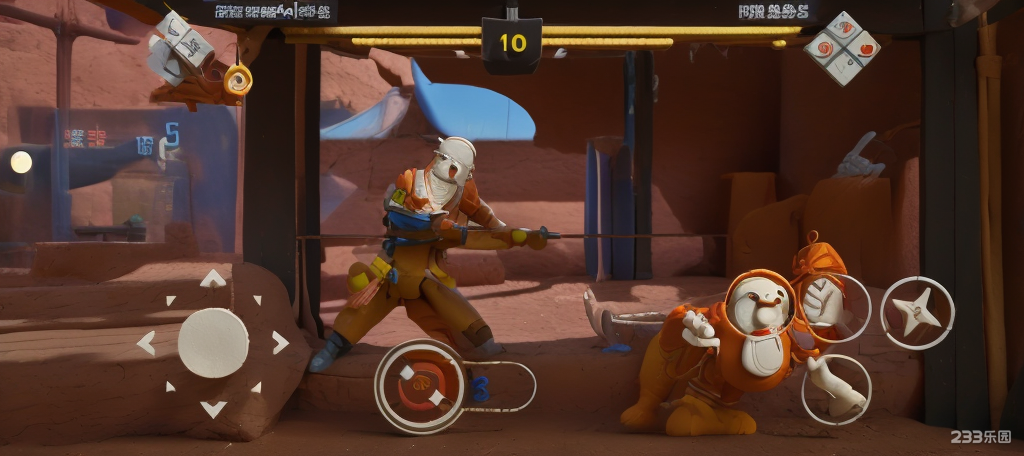This screenshot has width=1024, height=456.
Task: Select the white cube icon at top left
Action: [x=182, y=46]
